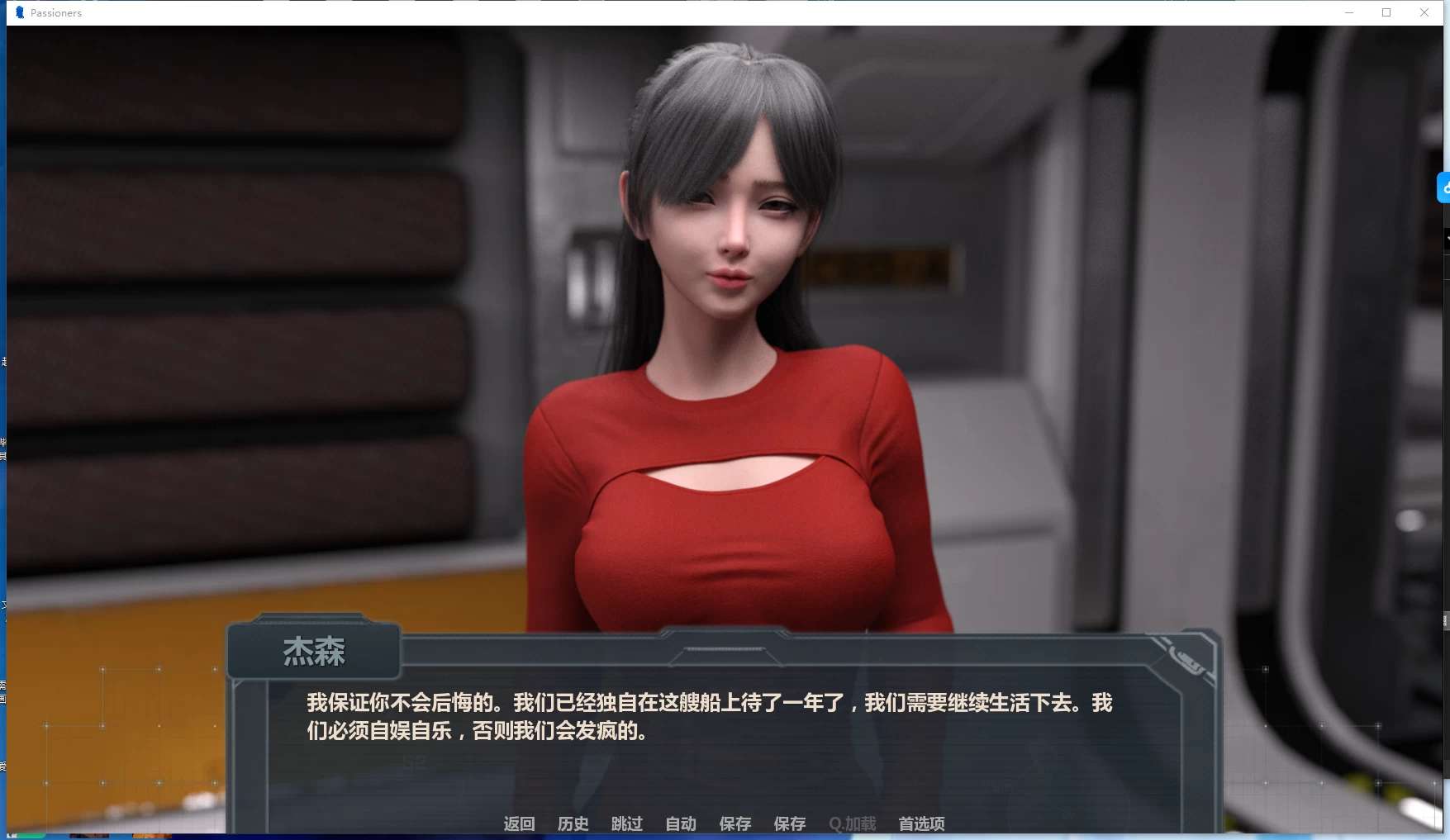Viewport: 1450px width, 840px height.
Task: Click the small arrow icon at the screen's right edge
Action: 1446,239
